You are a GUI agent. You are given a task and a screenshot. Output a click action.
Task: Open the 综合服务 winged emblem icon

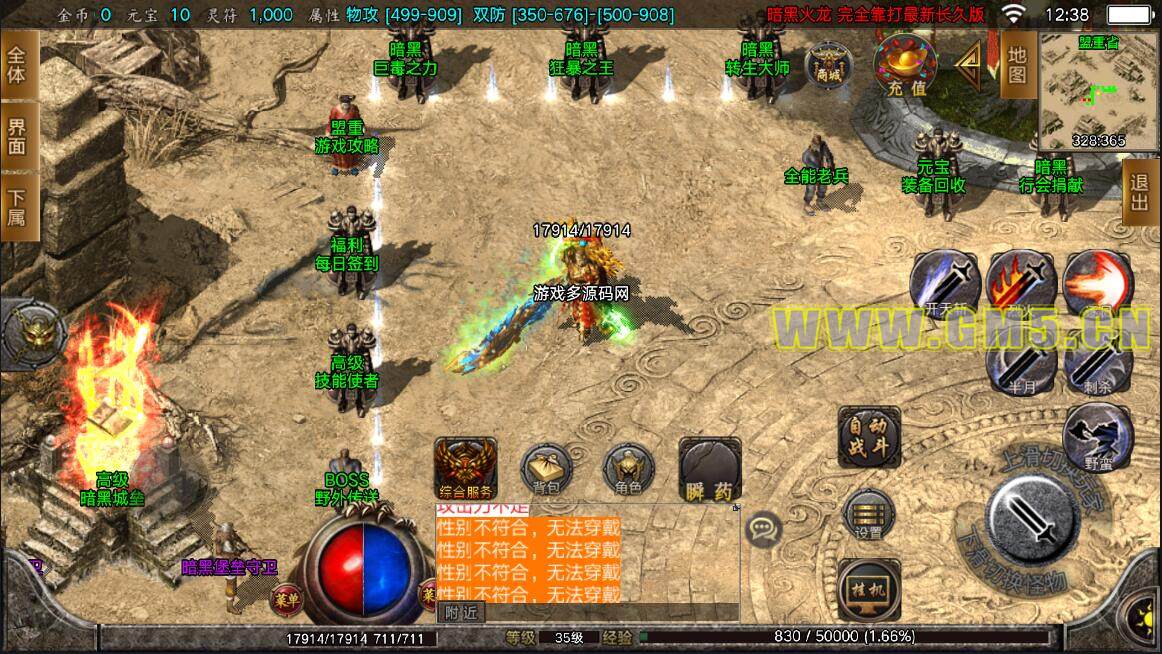[465, 467]
